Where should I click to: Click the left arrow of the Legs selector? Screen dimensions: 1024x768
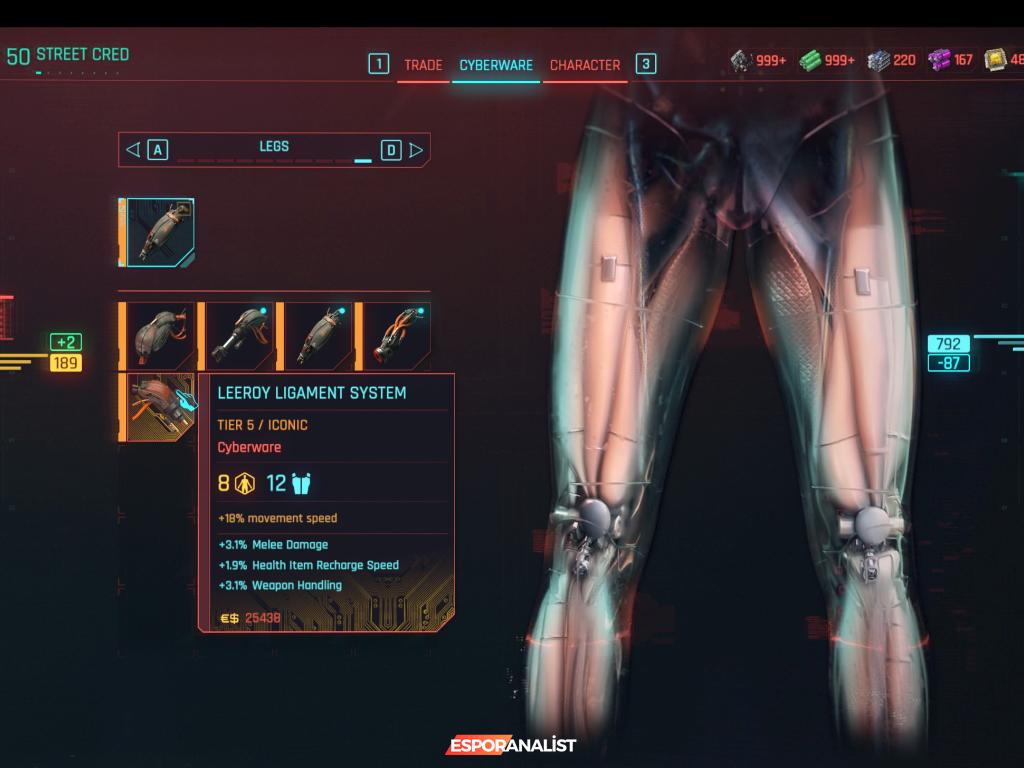pyautogui.click(x=133, y=150)
